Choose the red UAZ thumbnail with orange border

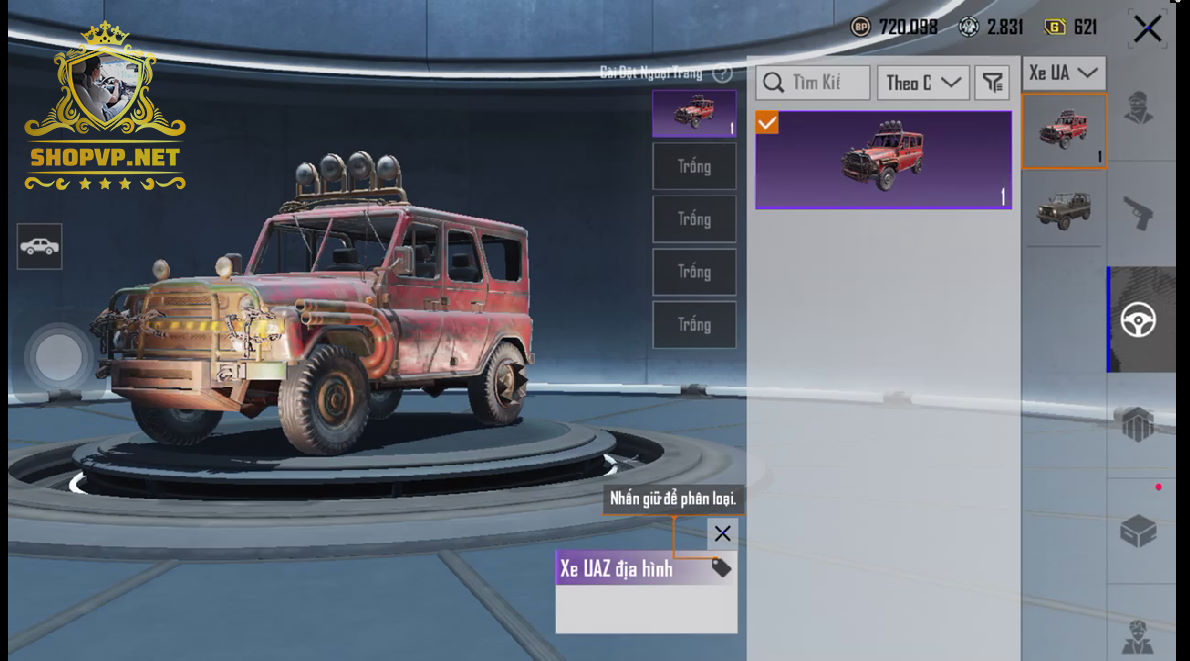coord(1063,131)
